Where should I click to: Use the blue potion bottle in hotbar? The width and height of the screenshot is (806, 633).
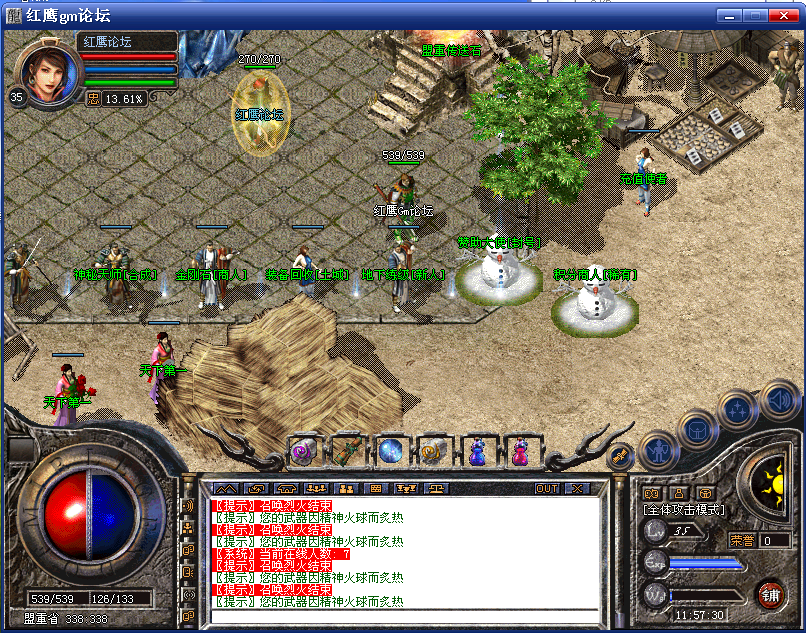[x=476, y=452]
